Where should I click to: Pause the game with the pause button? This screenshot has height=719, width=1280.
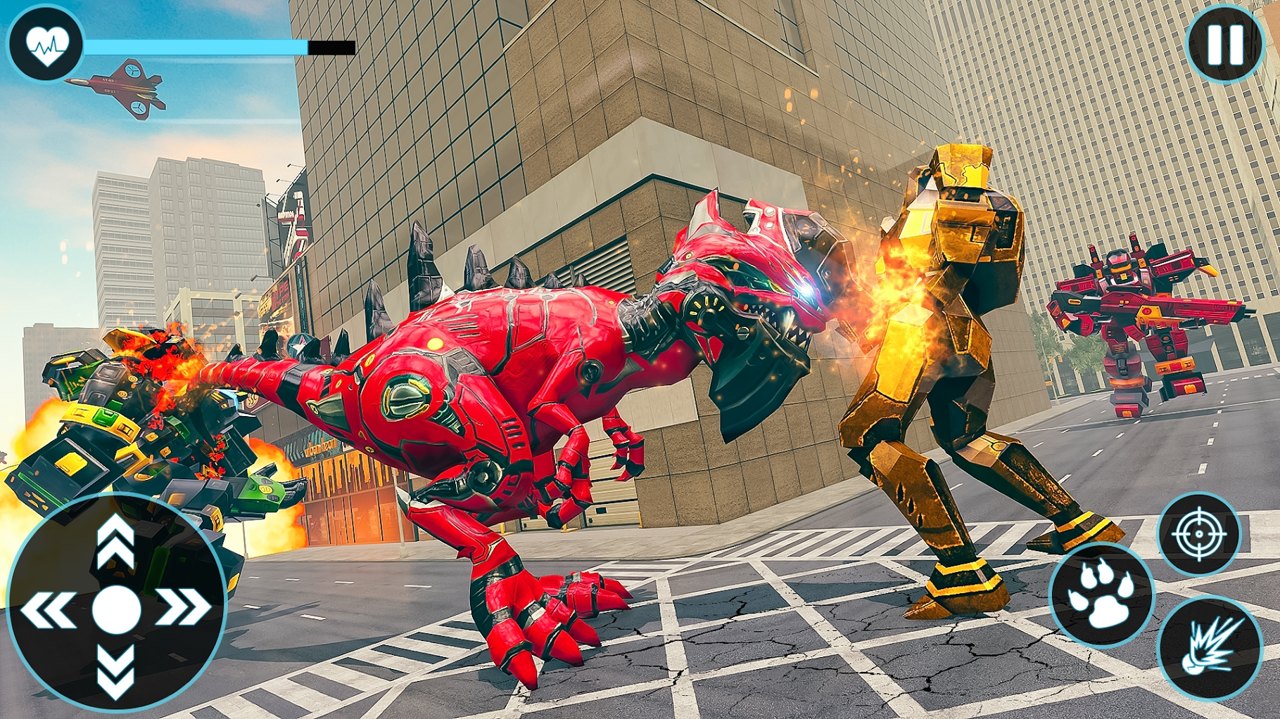(x=1224, y=44)
